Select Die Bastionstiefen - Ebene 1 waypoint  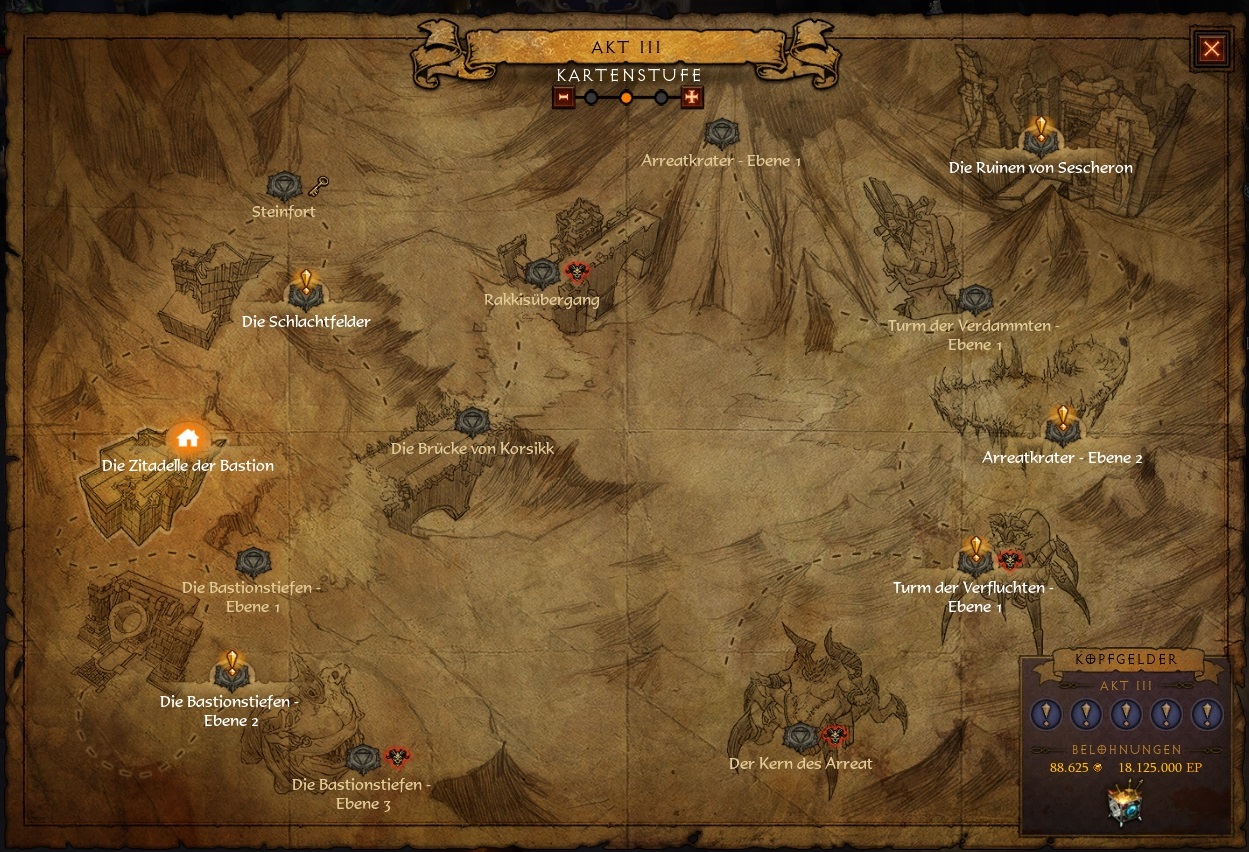coord(252,562)
